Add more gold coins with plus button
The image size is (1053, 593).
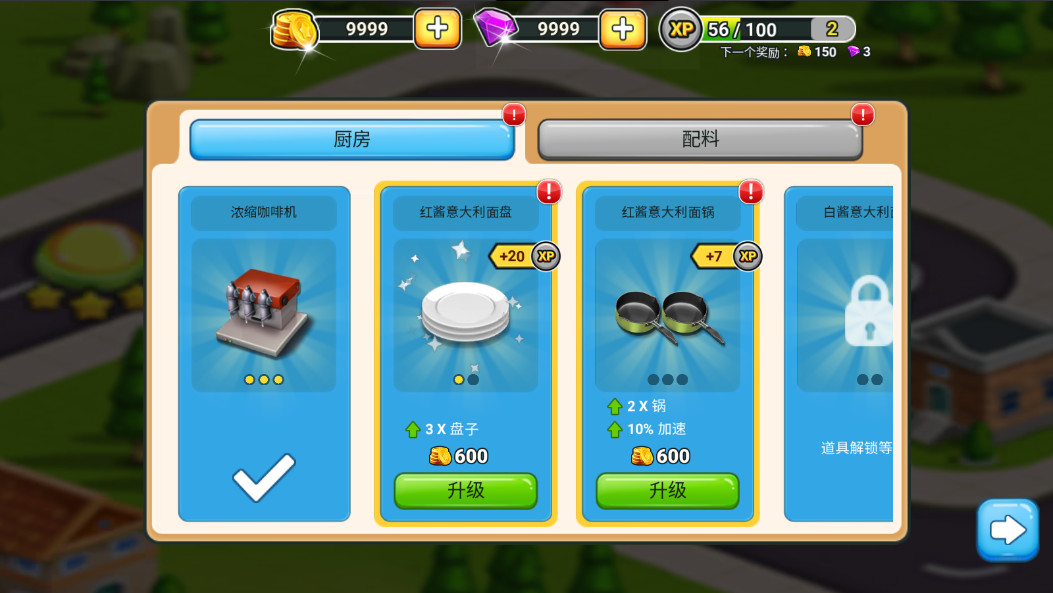[437, 29]
